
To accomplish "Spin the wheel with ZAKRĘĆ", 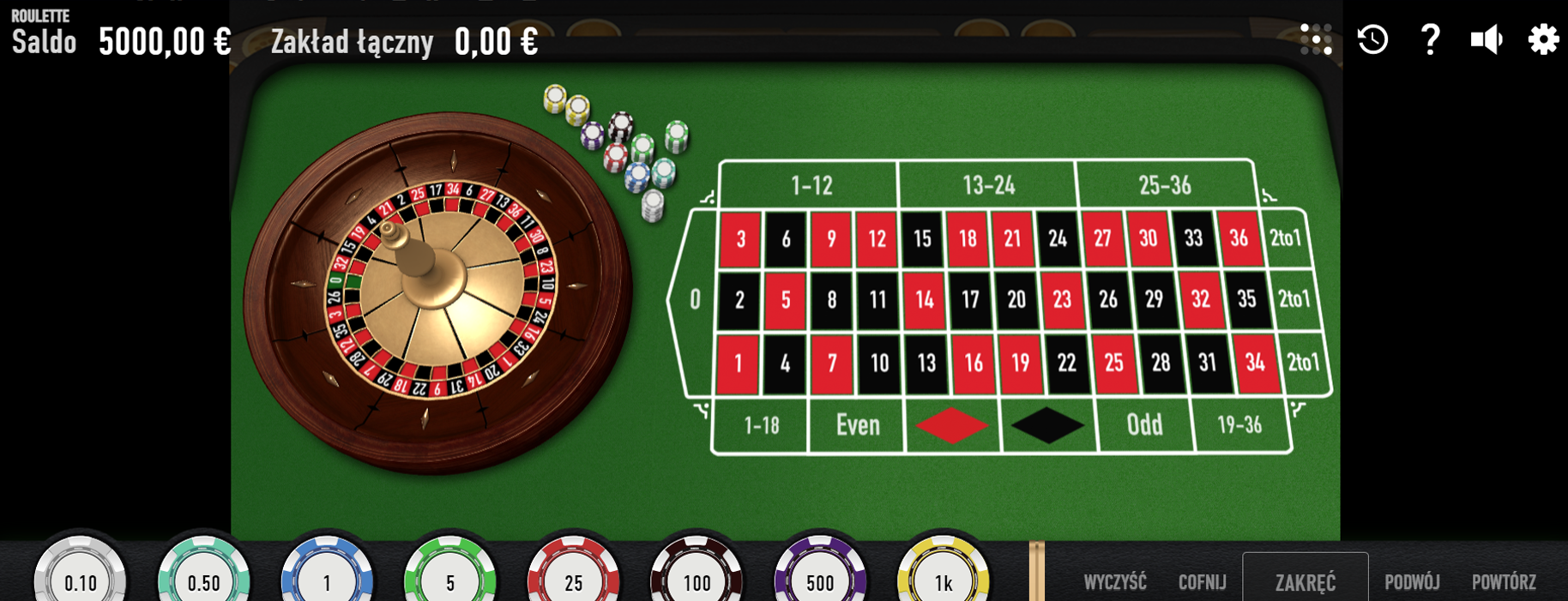I will click(x=1305, y=581).
